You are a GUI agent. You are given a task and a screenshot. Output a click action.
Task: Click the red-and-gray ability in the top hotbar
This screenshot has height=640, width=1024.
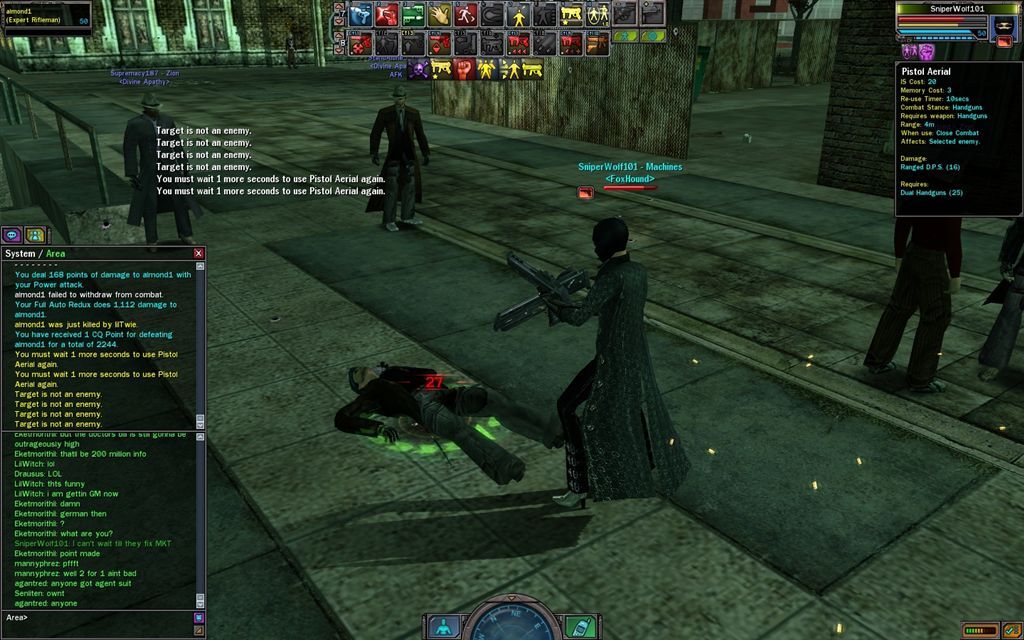(x=387, y=14)
